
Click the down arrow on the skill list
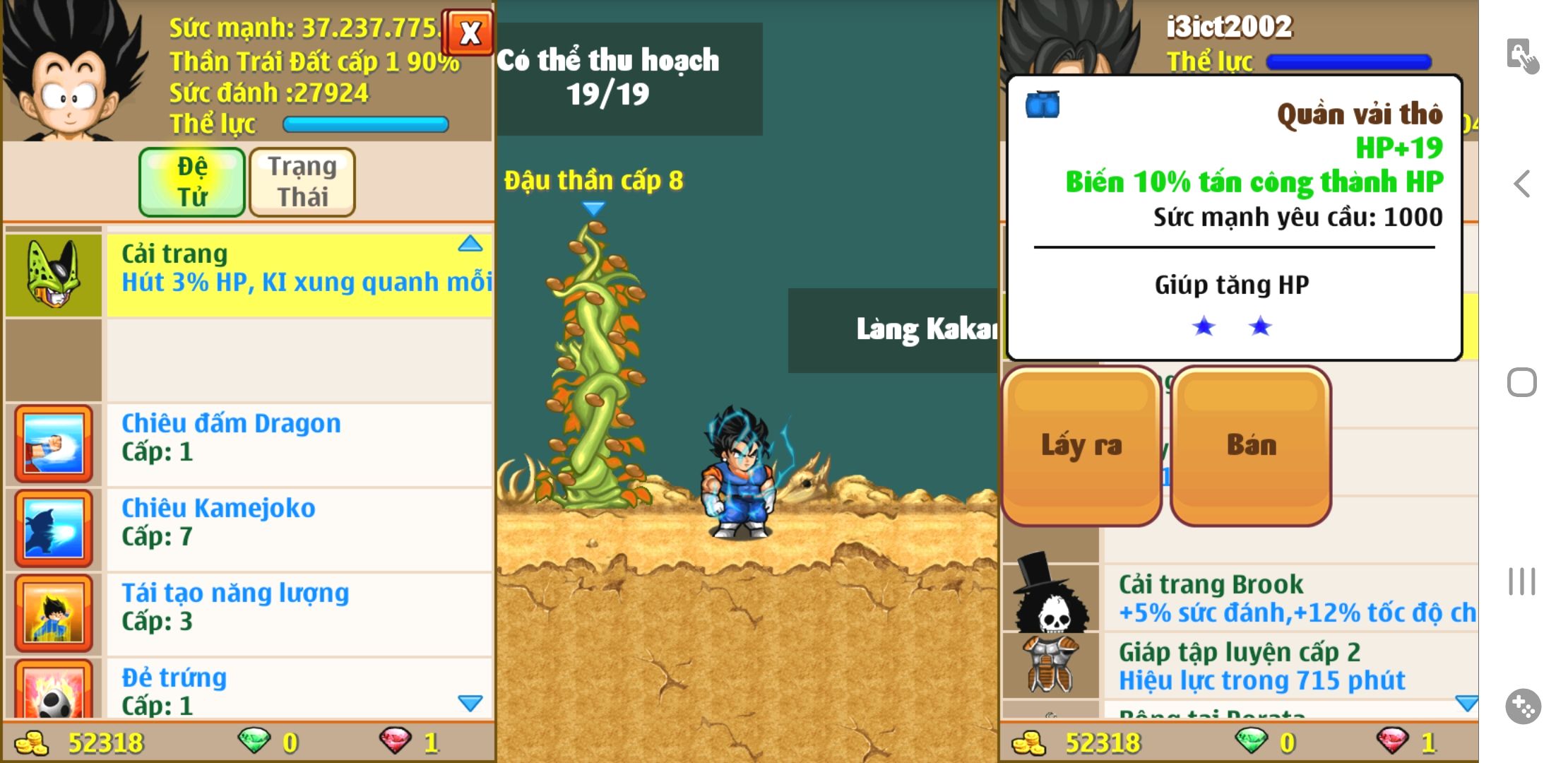[470, 703]
